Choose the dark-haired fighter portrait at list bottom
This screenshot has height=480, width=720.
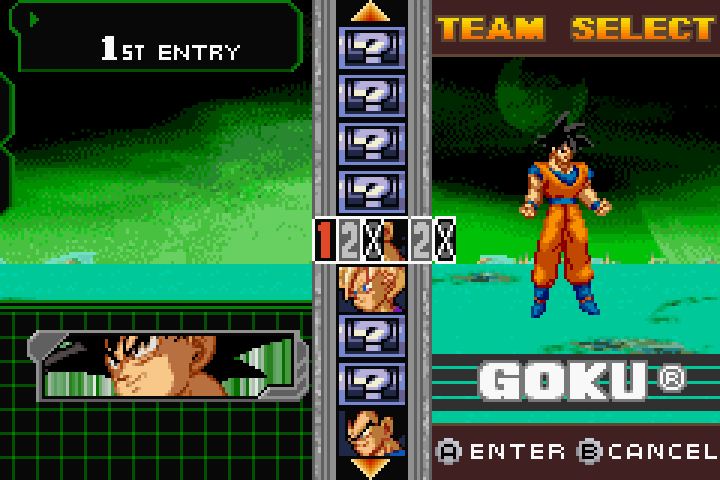[371, 432]
